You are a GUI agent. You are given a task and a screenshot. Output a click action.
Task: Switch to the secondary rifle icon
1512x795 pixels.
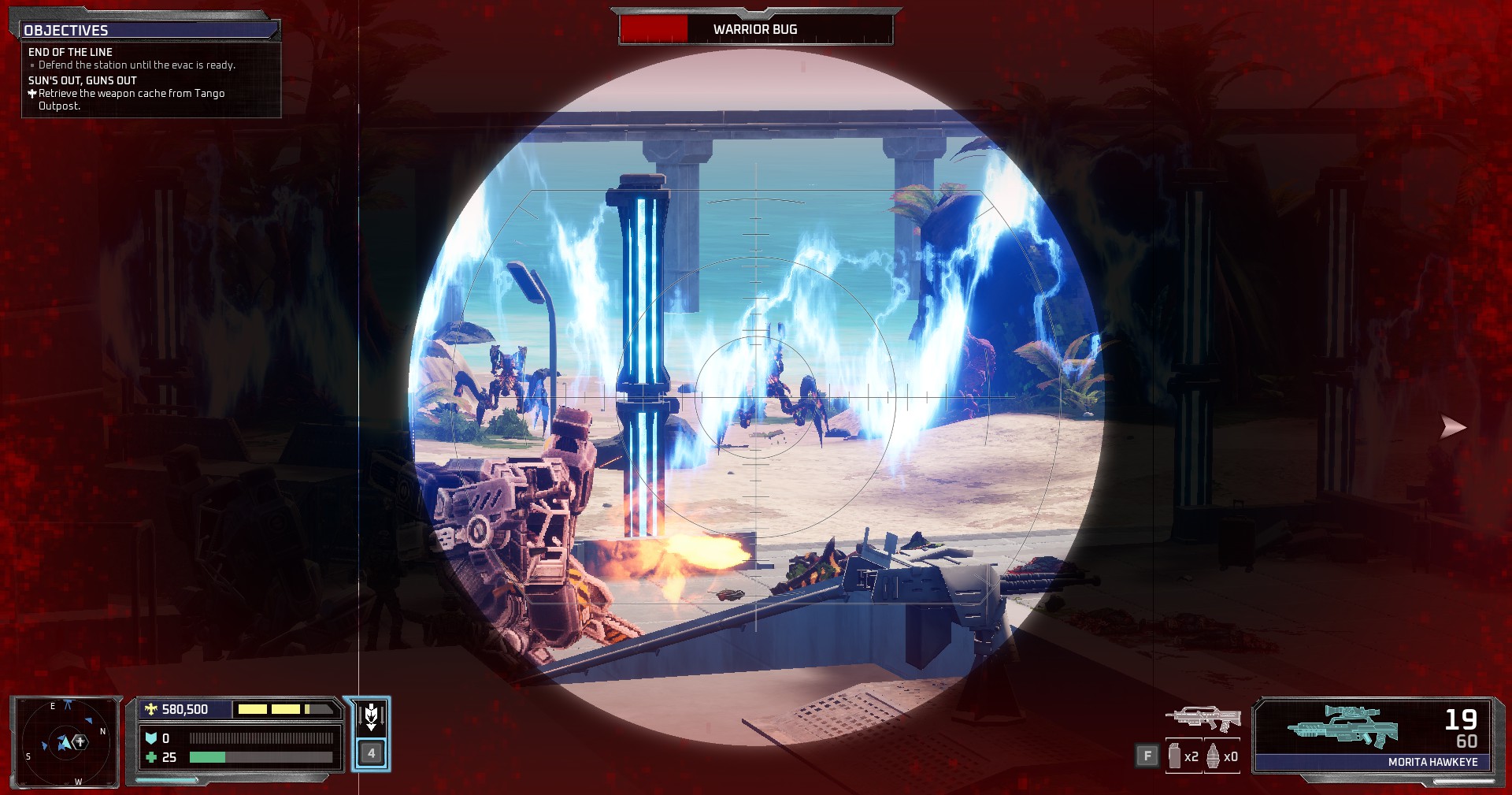1203,719
